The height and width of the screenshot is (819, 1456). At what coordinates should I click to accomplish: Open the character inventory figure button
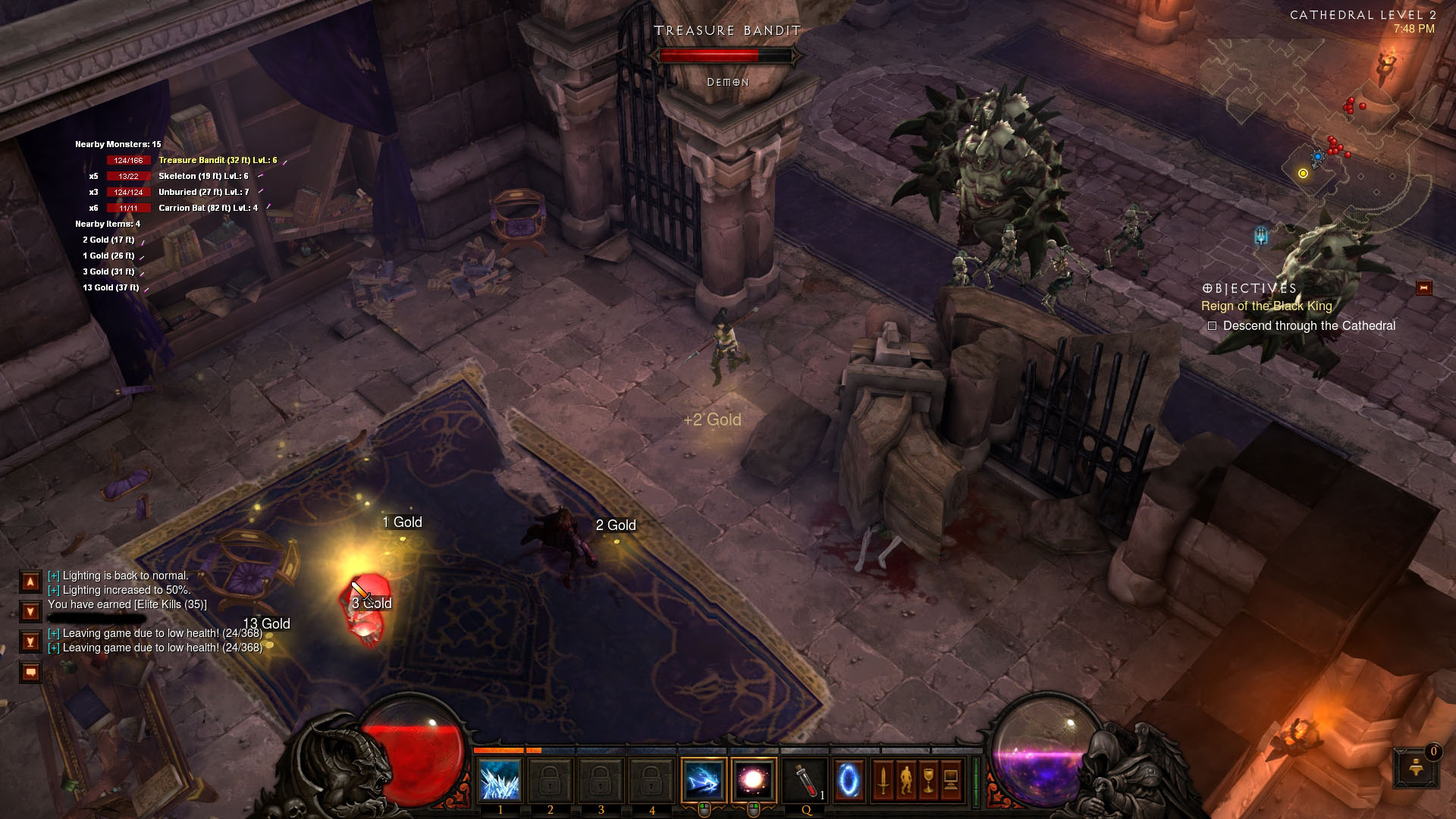click(905, 780)
